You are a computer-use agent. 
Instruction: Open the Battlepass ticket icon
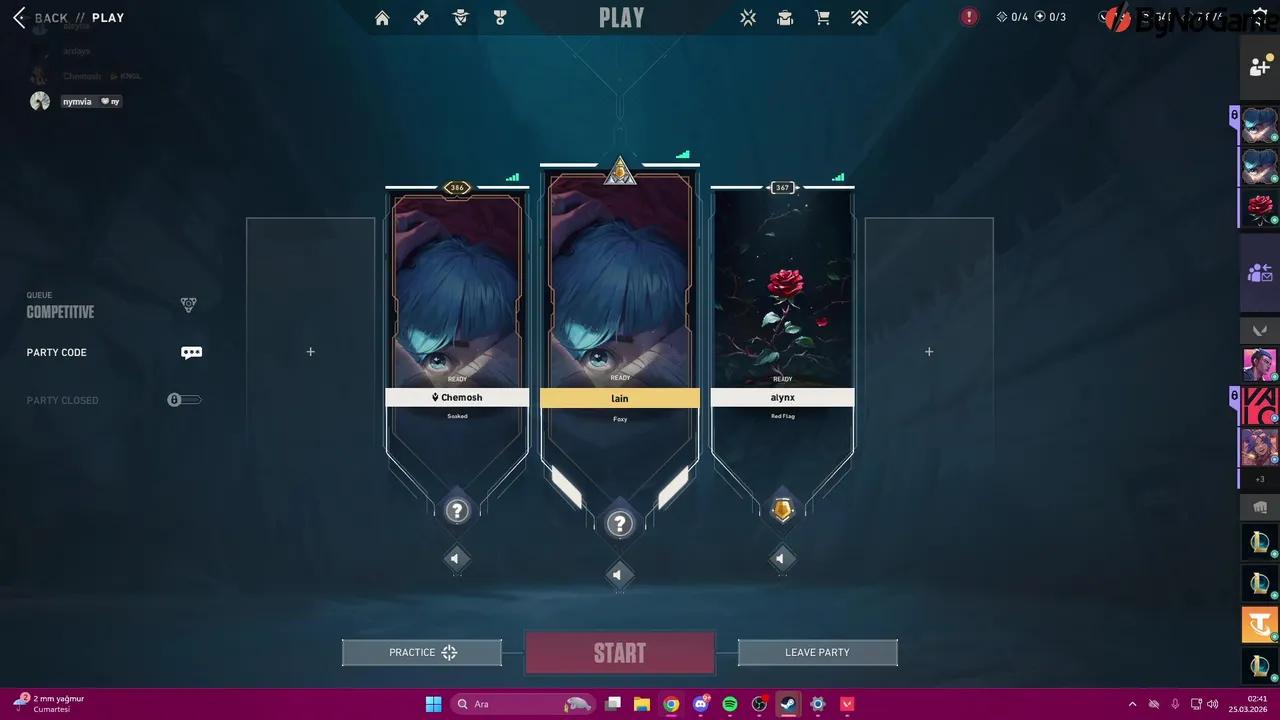pyautogui.click(x=420, y=17)
